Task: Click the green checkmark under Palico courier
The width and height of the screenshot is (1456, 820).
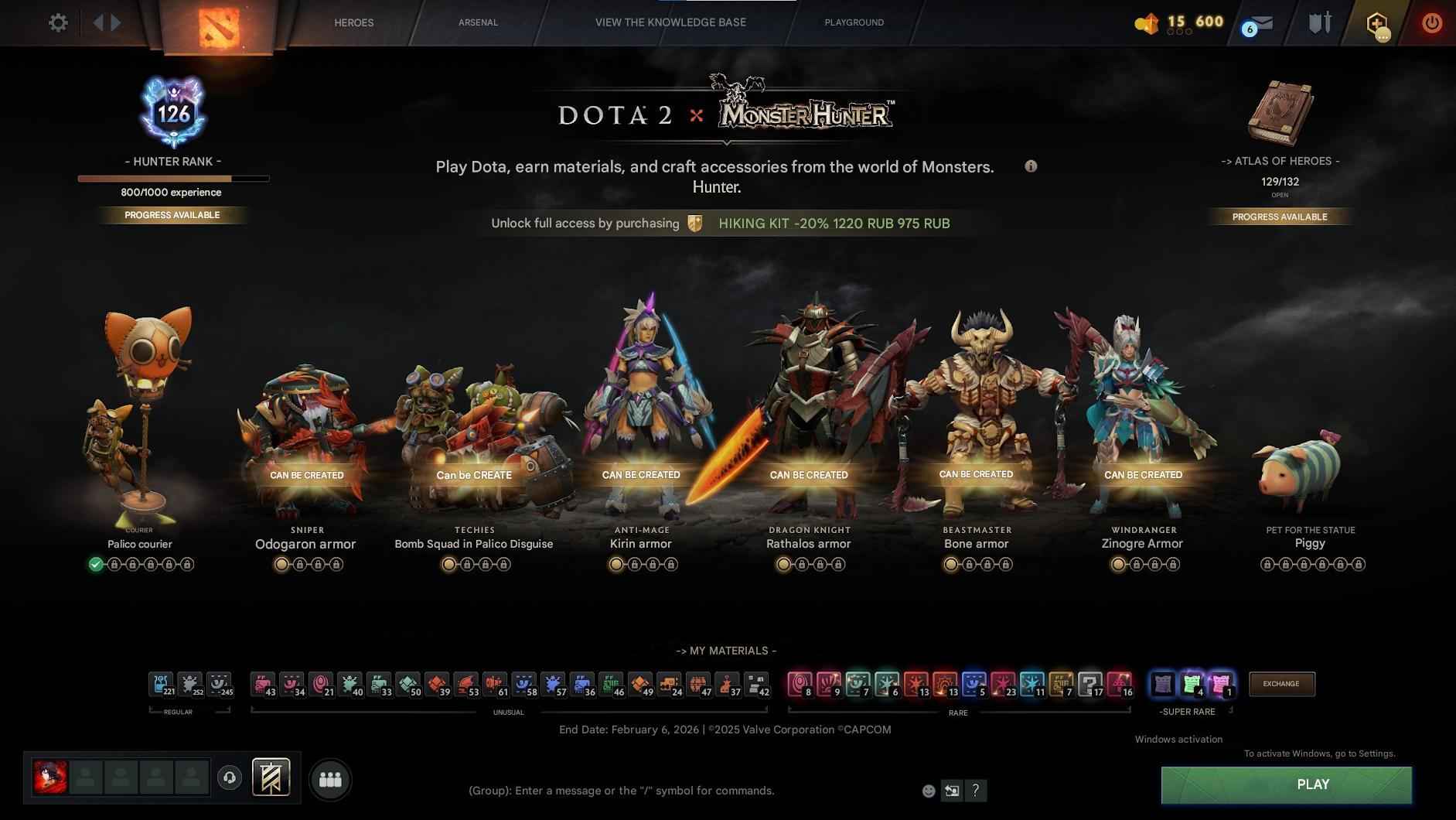Action: 95,564
